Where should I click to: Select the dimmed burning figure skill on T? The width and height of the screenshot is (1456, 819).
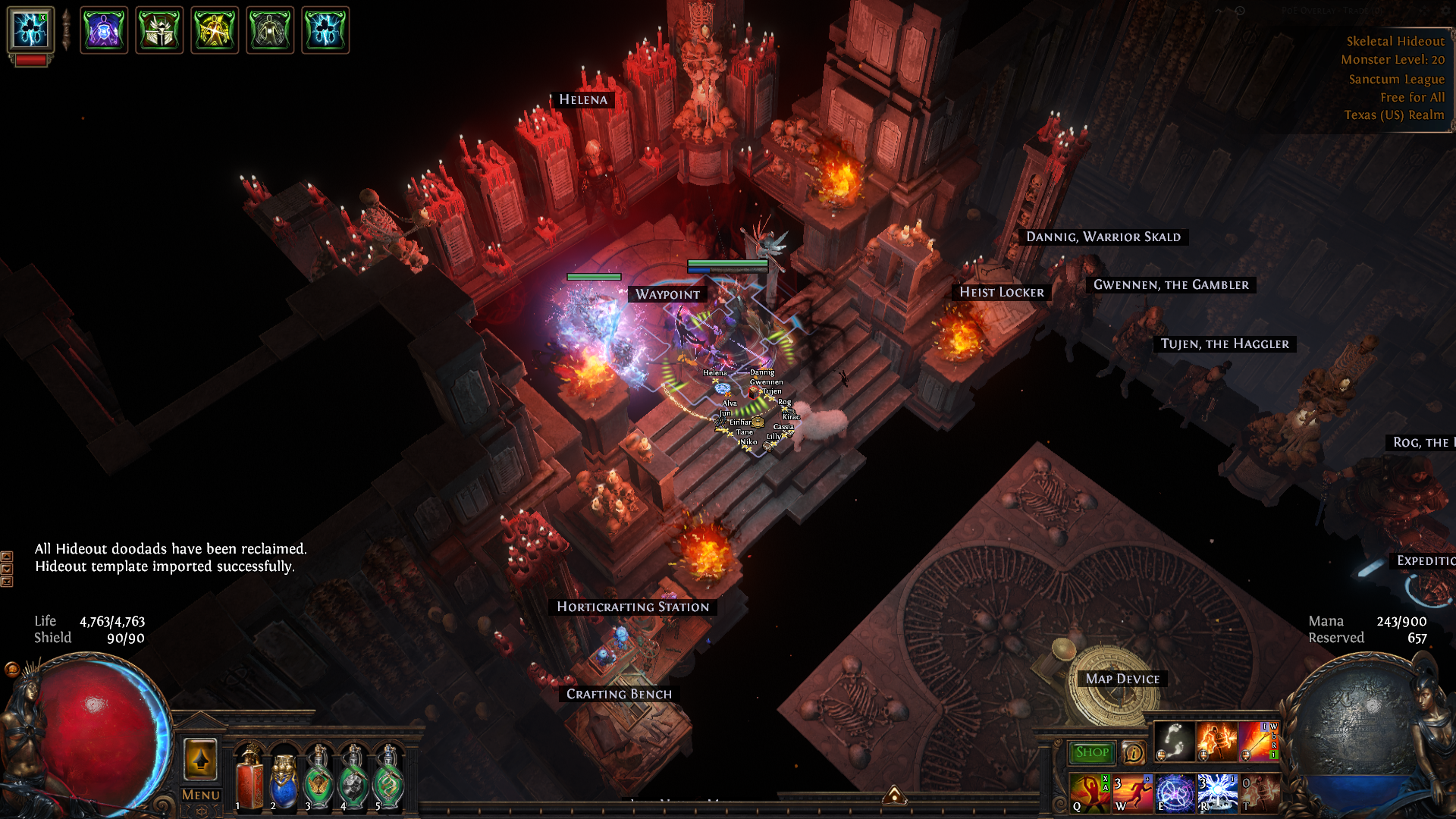(1259, 793)
